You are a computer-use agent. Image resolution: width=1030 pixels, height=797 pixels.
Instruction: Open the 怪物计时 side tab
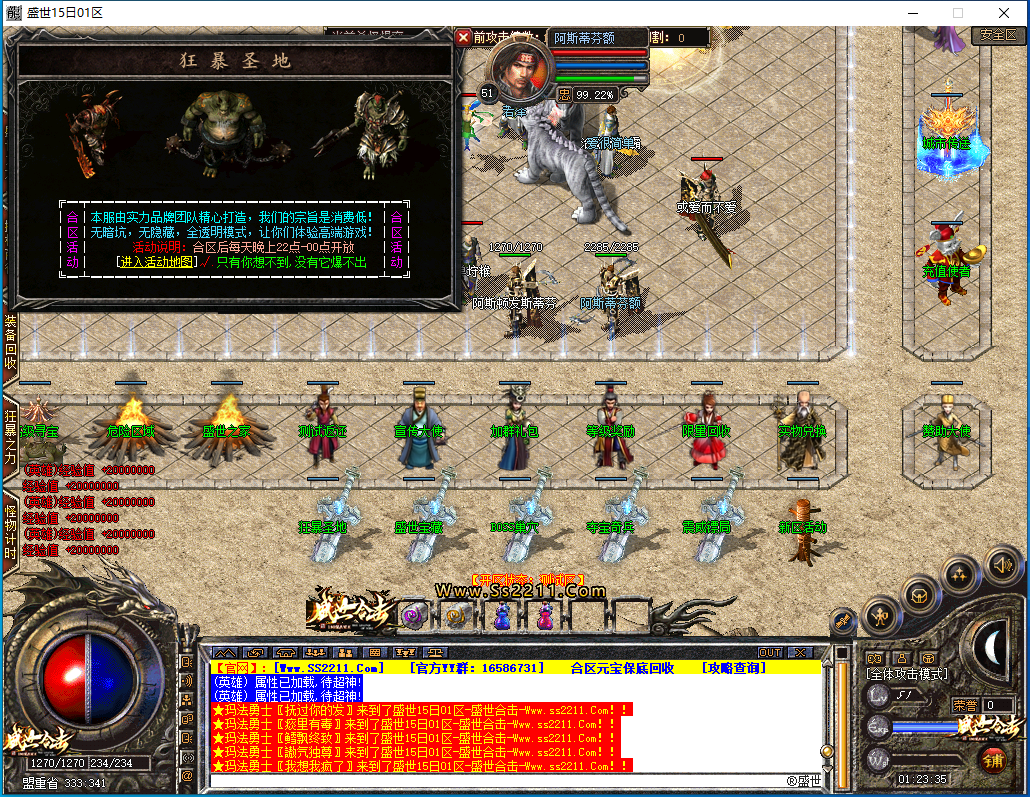click(x=11, y=531)
